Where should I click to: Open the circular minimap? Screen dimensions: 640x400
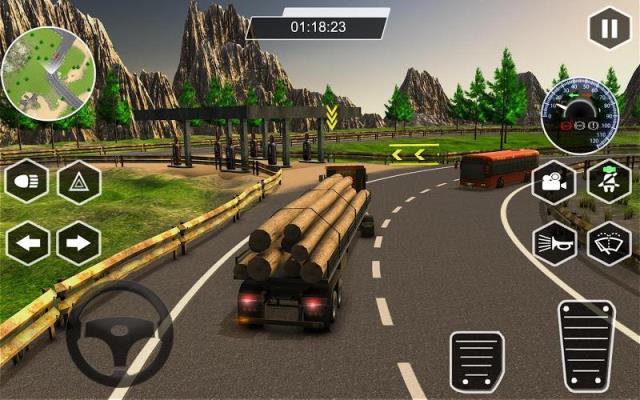tap(47, 73)
